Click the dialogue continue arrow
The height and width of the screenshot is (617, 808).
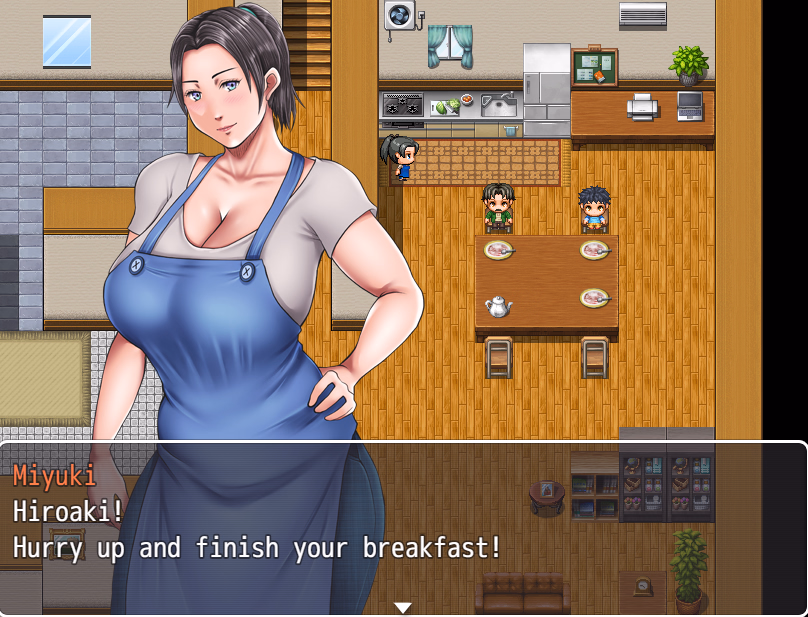[403, 607]
